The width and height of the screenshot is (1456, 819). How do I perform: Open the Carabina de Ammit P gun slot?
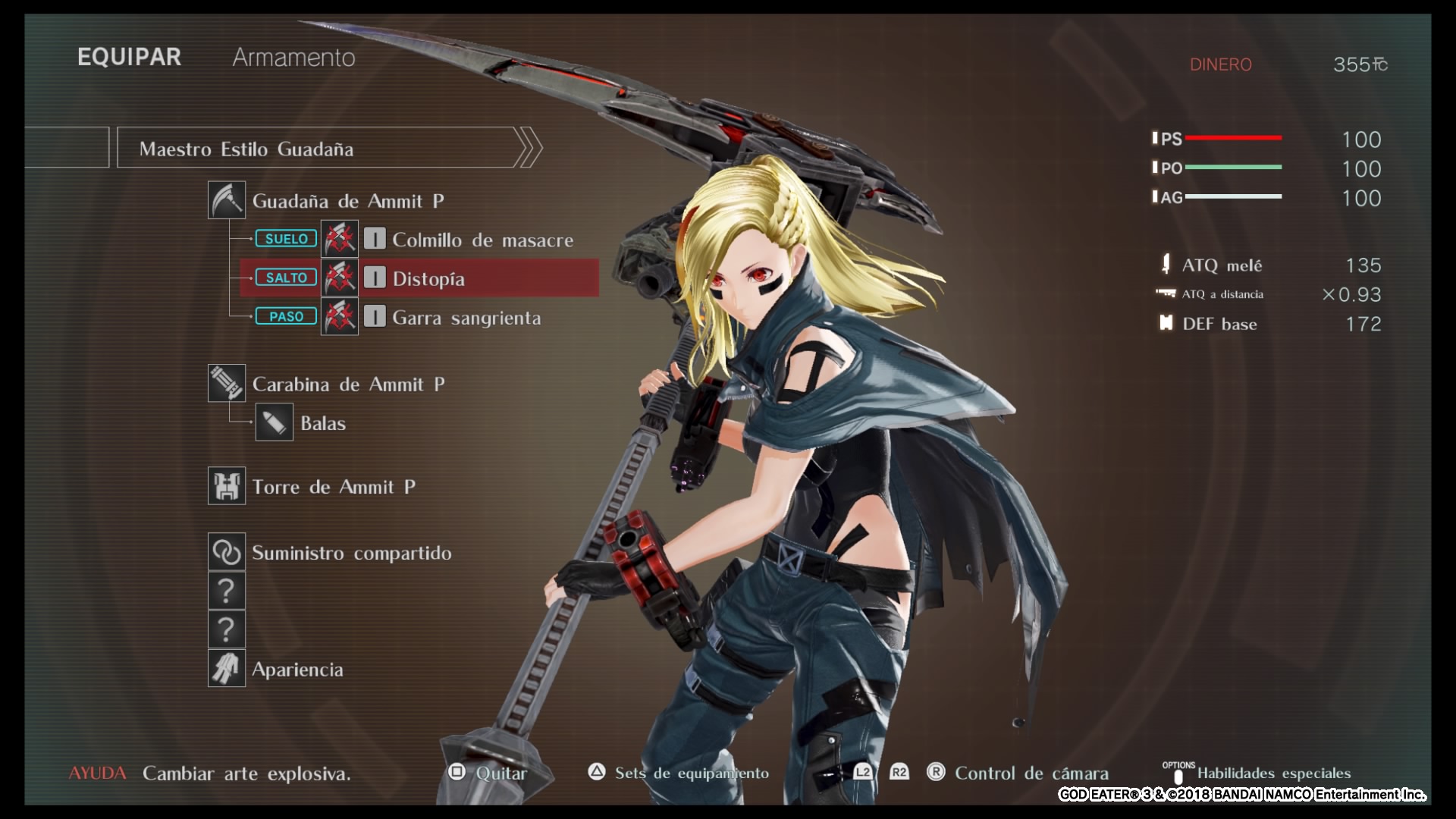click(x=348, y=384)
